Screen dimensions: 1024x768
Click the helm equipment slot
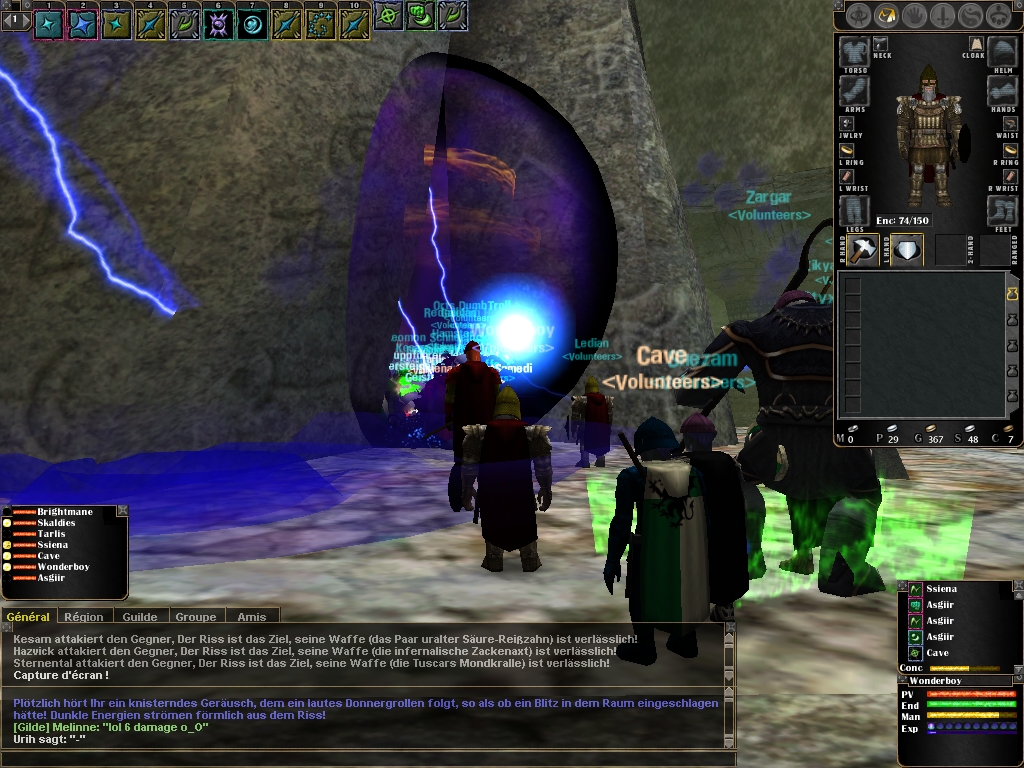pyautogui.click(x=1002, y=52)
